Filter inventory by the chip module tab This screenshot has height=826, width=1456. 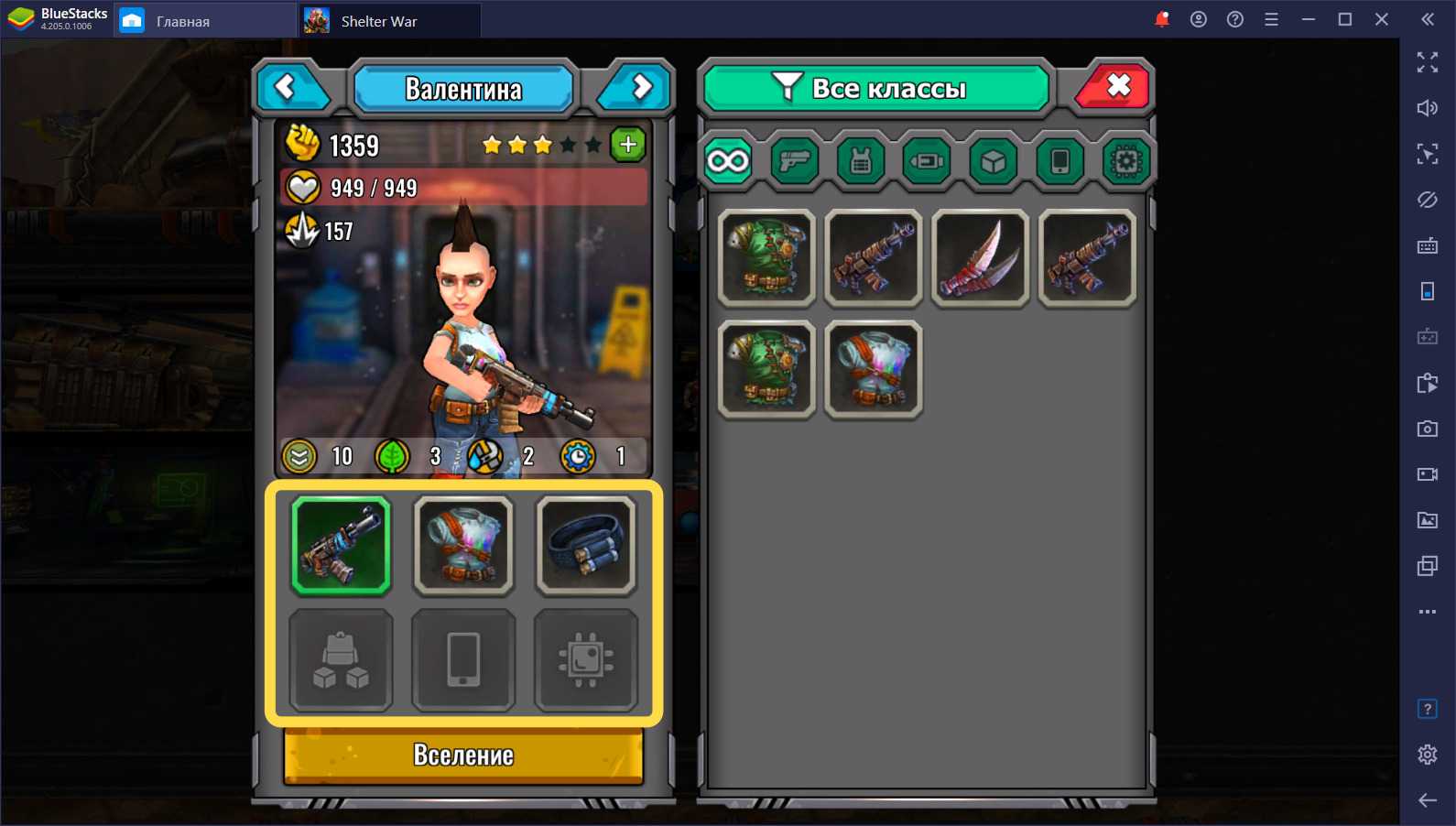[1125, 162]
